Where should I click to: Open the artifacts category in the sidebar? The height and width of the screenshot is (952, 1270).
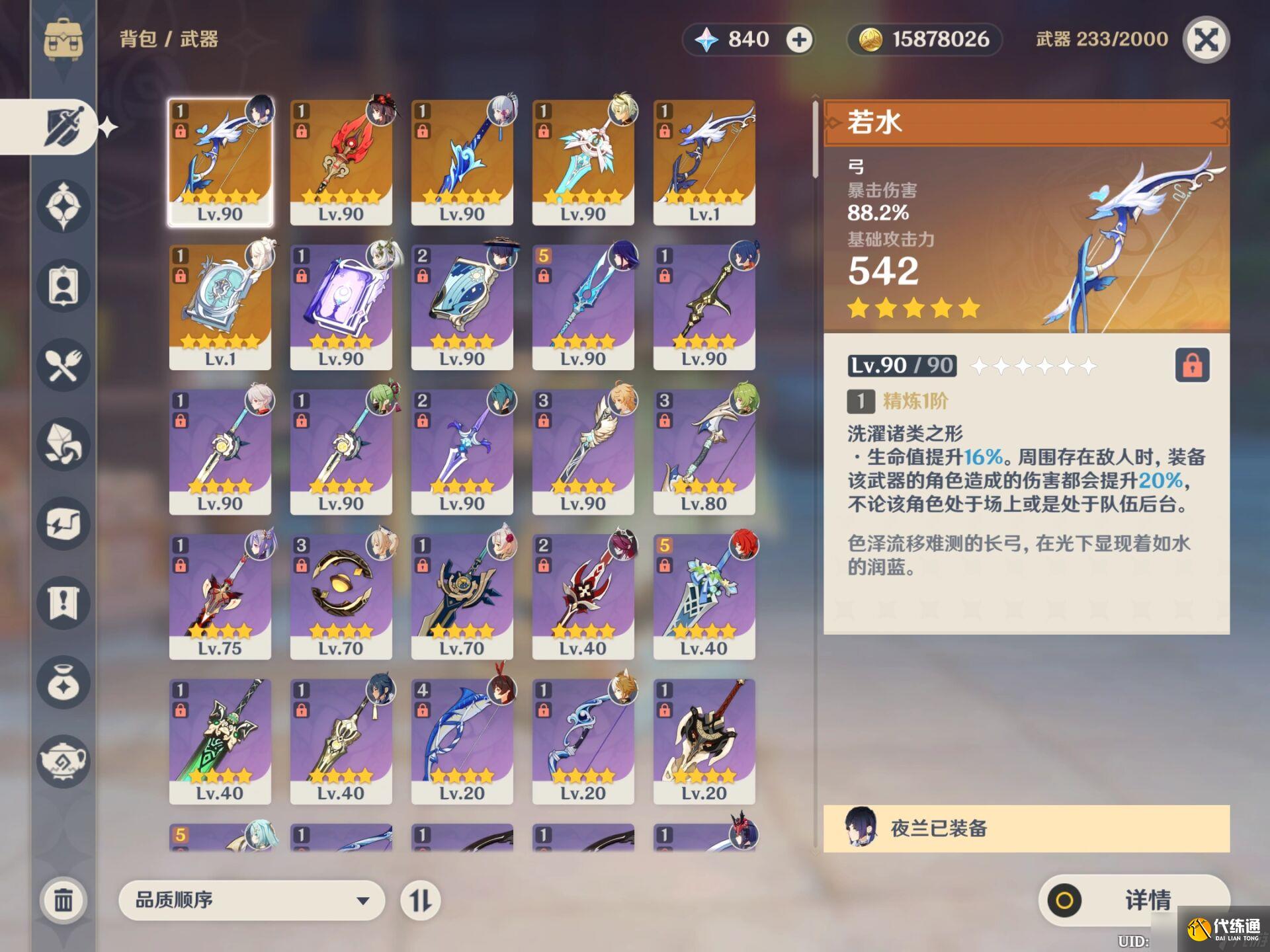(x=63, y=206)
